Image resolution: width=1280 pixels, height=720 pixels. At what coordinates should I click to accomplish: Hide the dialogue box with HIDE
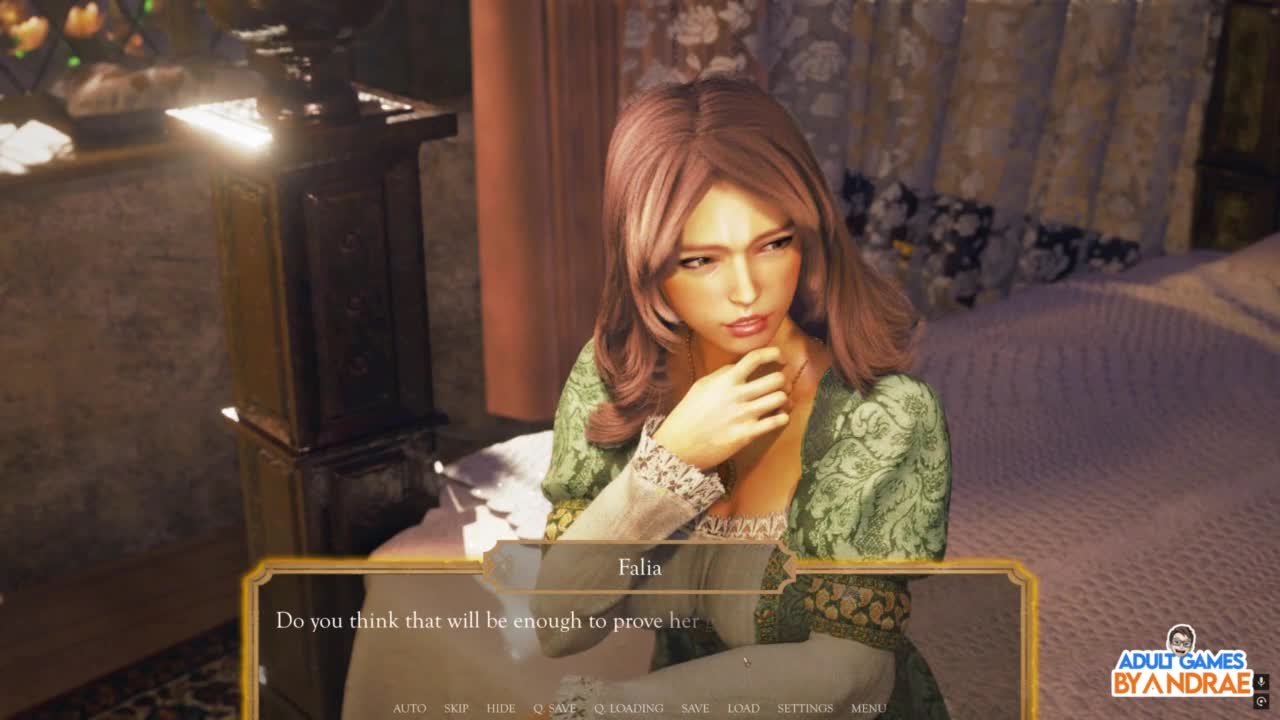[x=501, y=708]
